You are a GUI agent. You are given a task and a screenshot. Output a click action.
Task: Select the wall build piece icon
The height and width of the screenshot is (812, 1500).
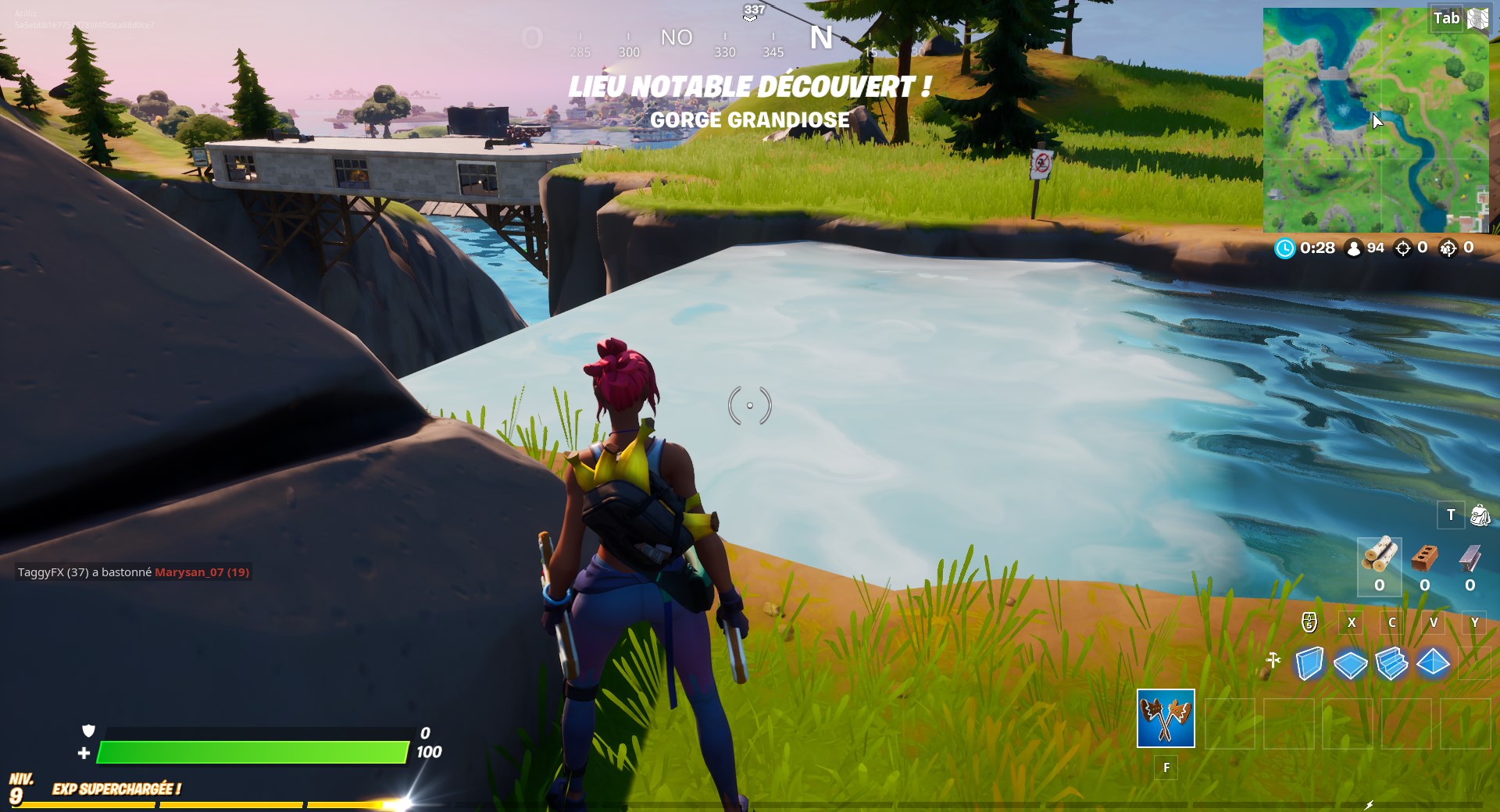tap(1309, 662)
